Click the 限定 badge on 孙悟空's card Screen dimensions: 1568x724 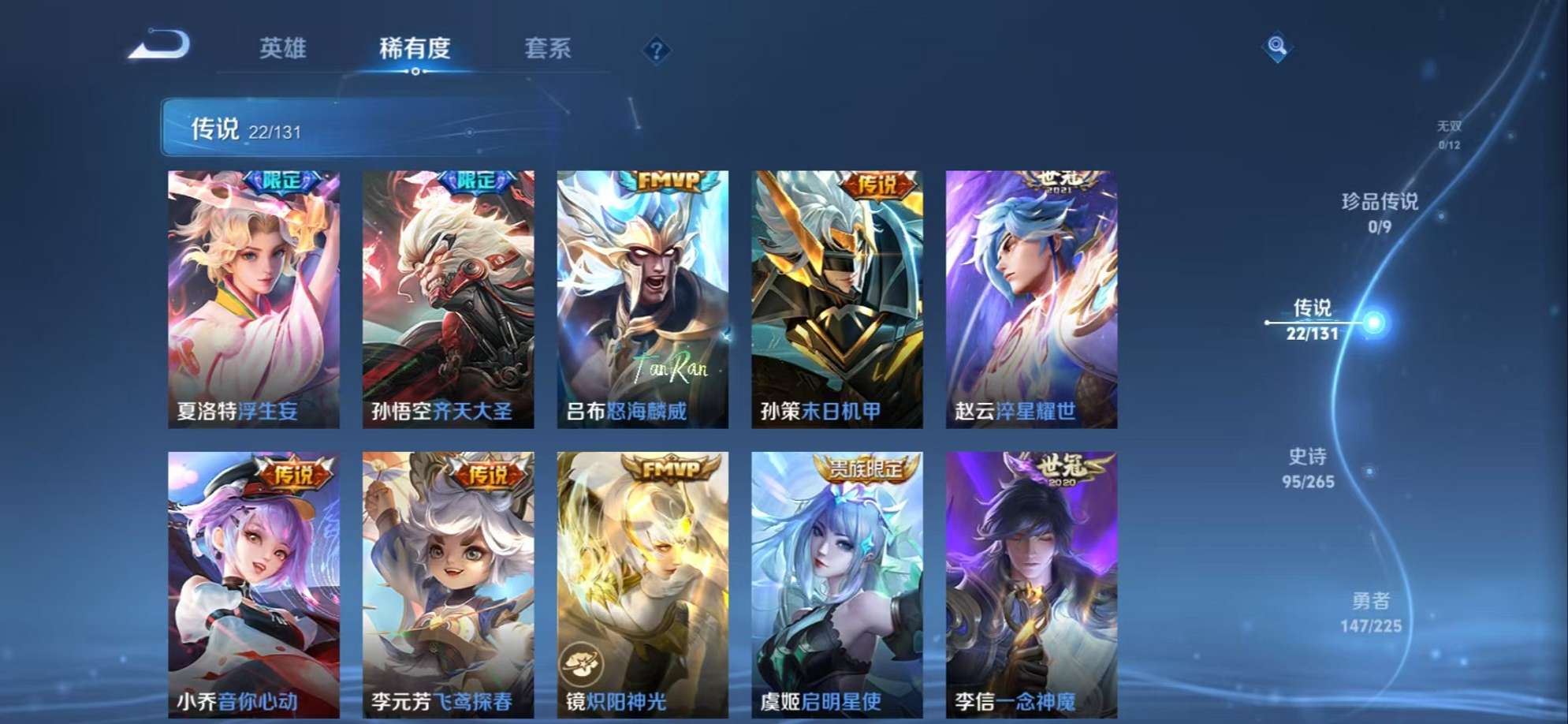coord(477,181)
